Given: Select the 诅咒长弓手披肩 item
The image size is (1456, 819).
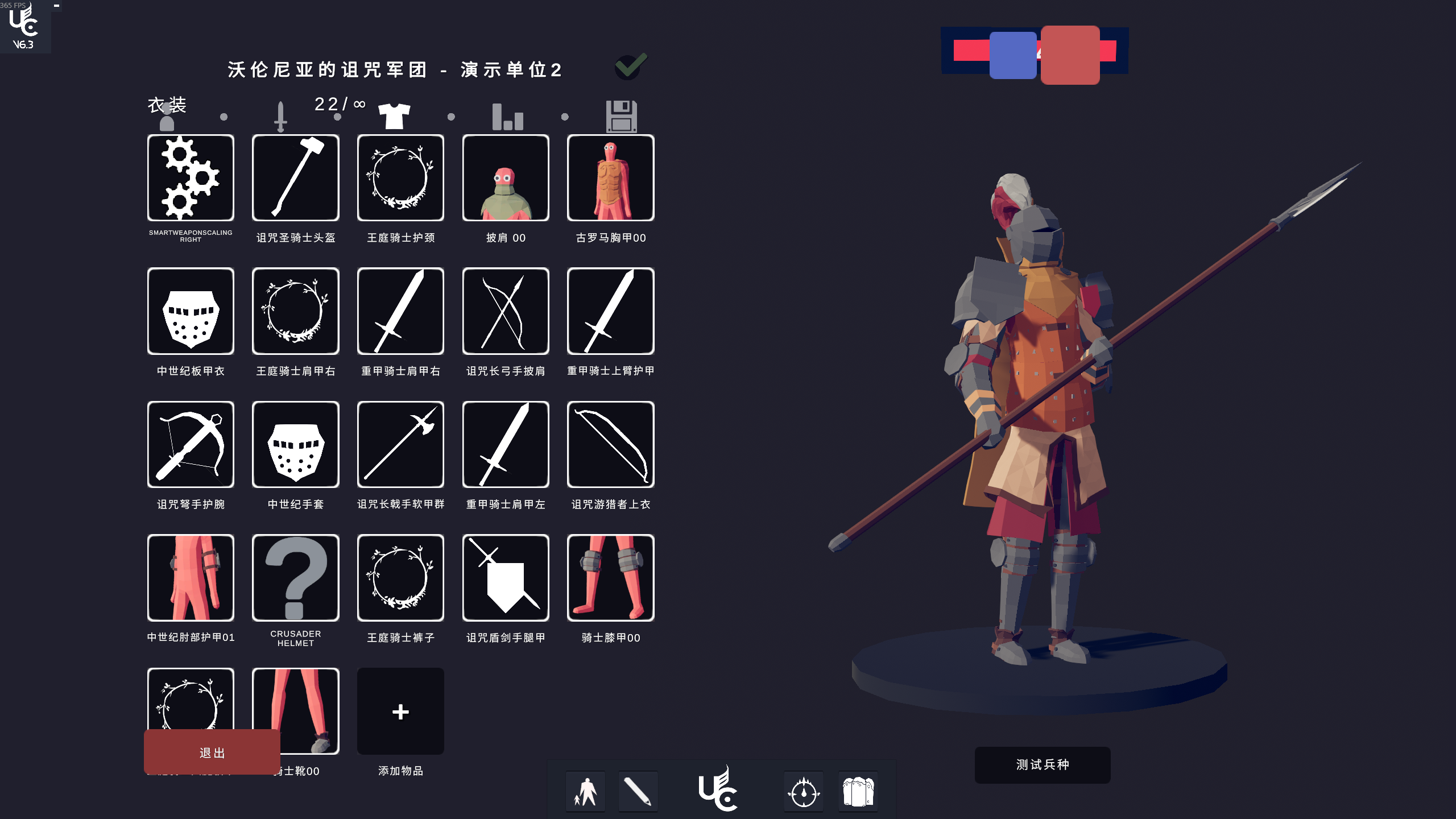Looking at the screenshot, I should tap(505, 311).
